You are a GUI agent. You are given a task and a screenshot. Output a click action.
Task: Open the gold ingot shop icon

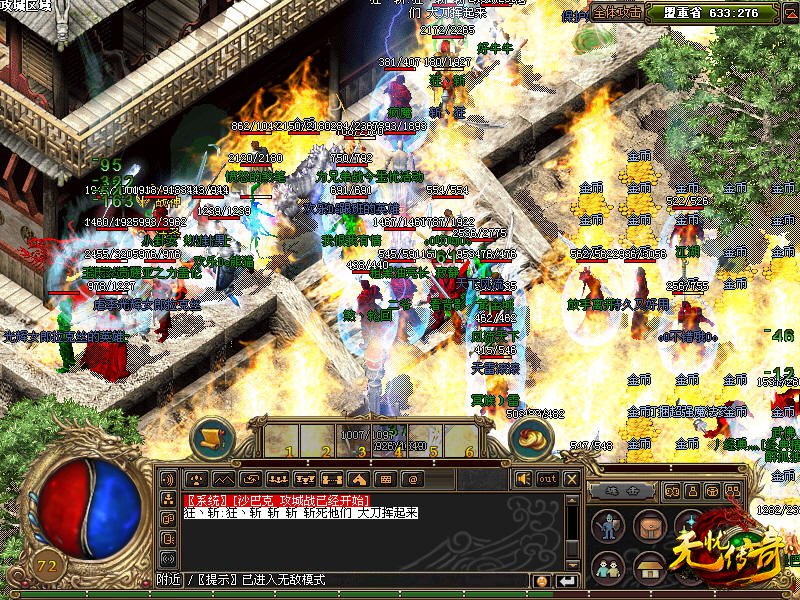[x=531, y=438]
